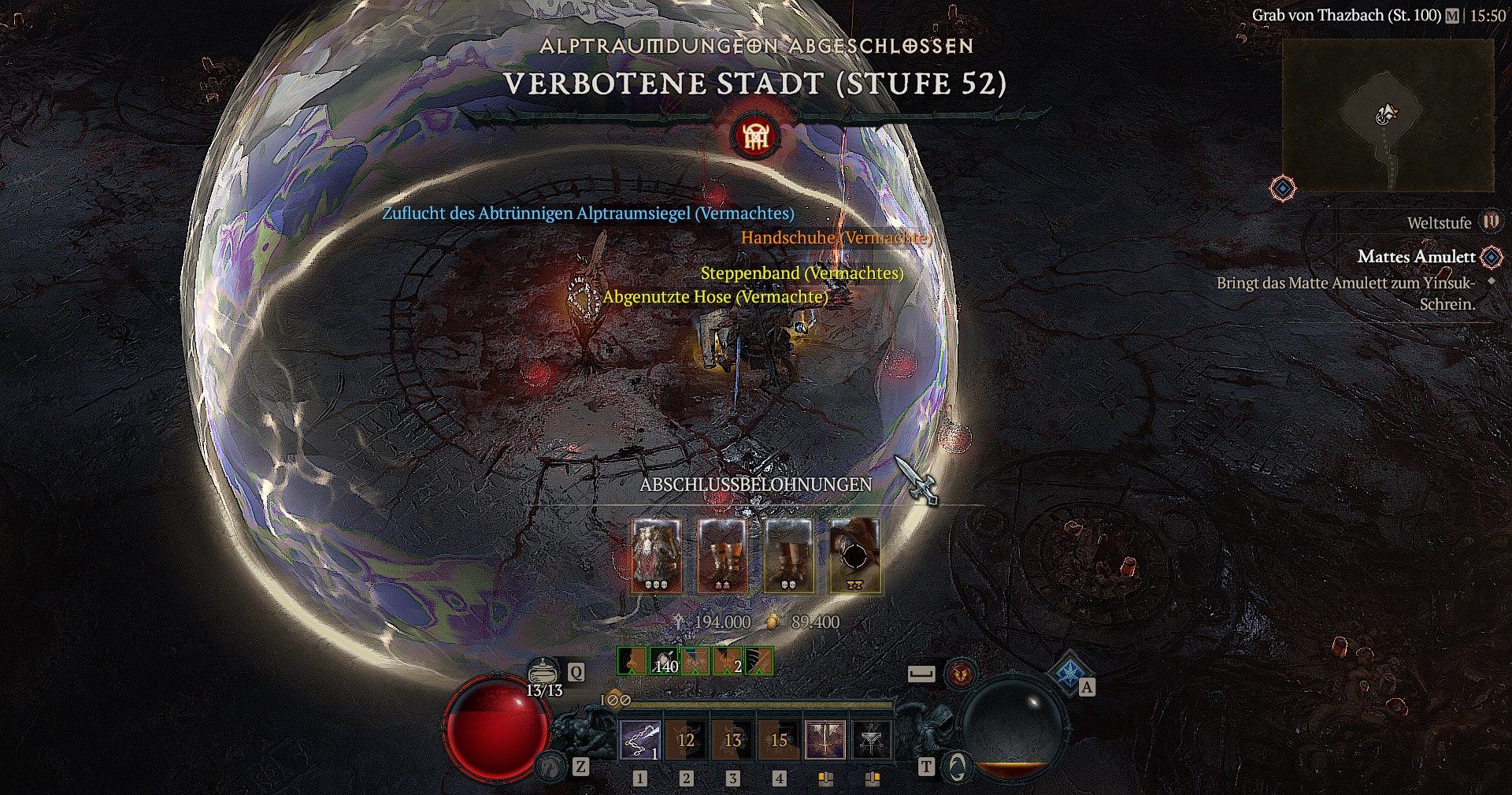Open the Weltstufe world tier icon

pos(1491,222)
